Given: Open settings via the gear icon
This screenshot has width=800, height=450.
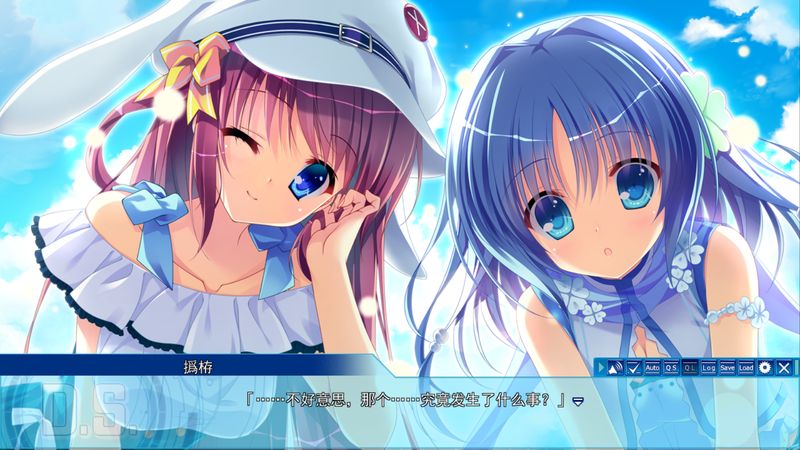Looking at the screenshot, I should click(765, 367).
